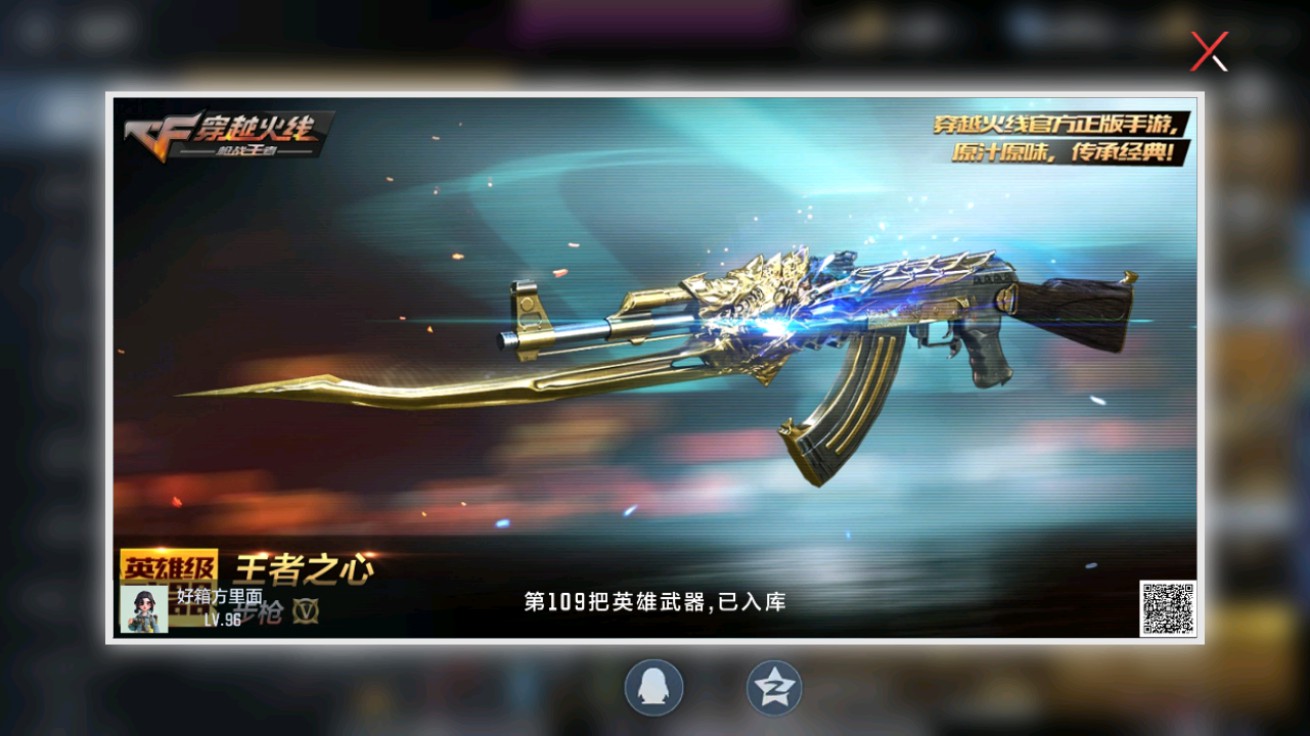Select the golden AK-47 weapon artwork
The image size is (1310, 736).
pos(850,320)
